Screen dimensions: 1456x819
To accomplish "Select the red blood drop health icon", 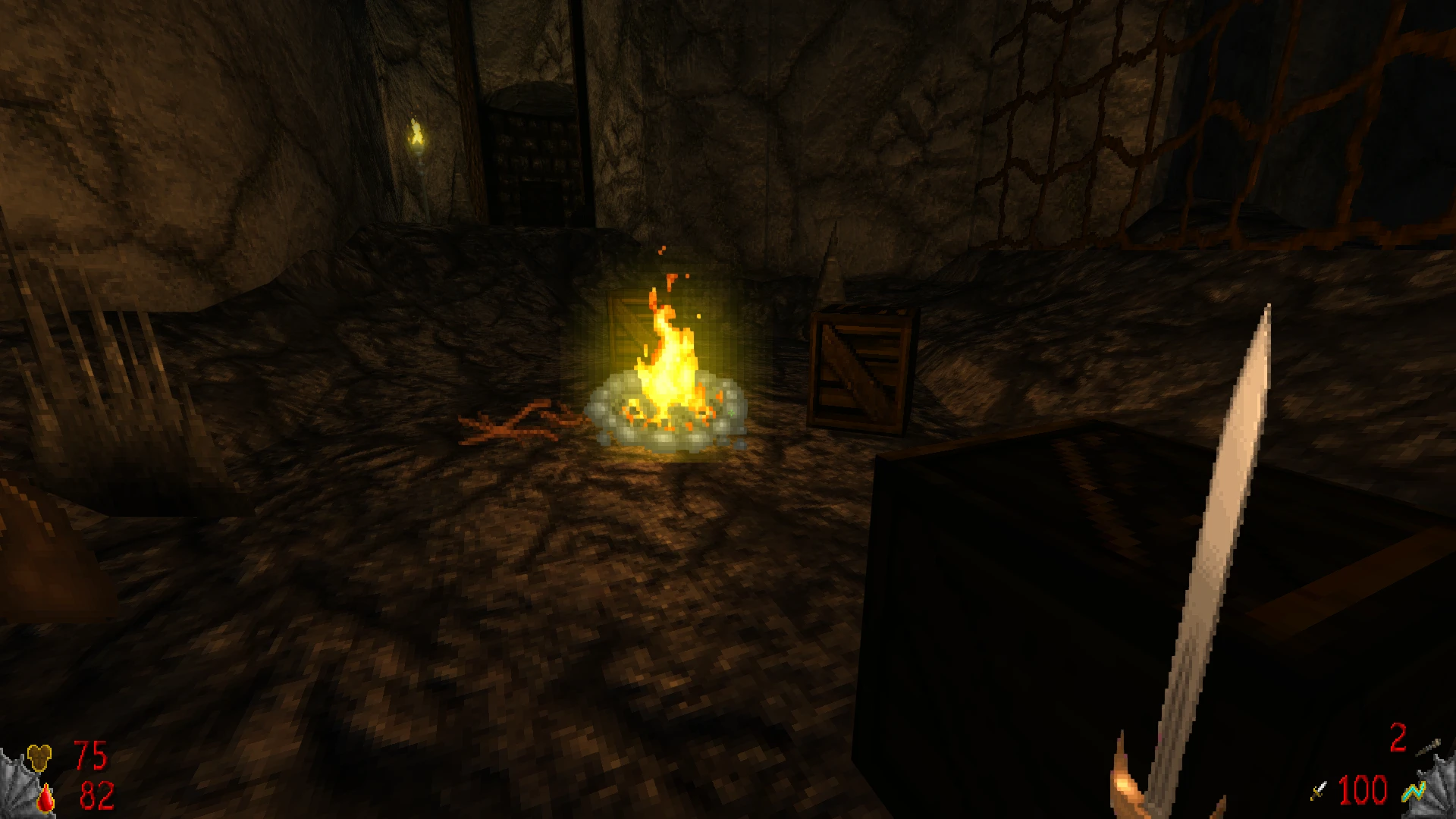I will pos(46,798).
